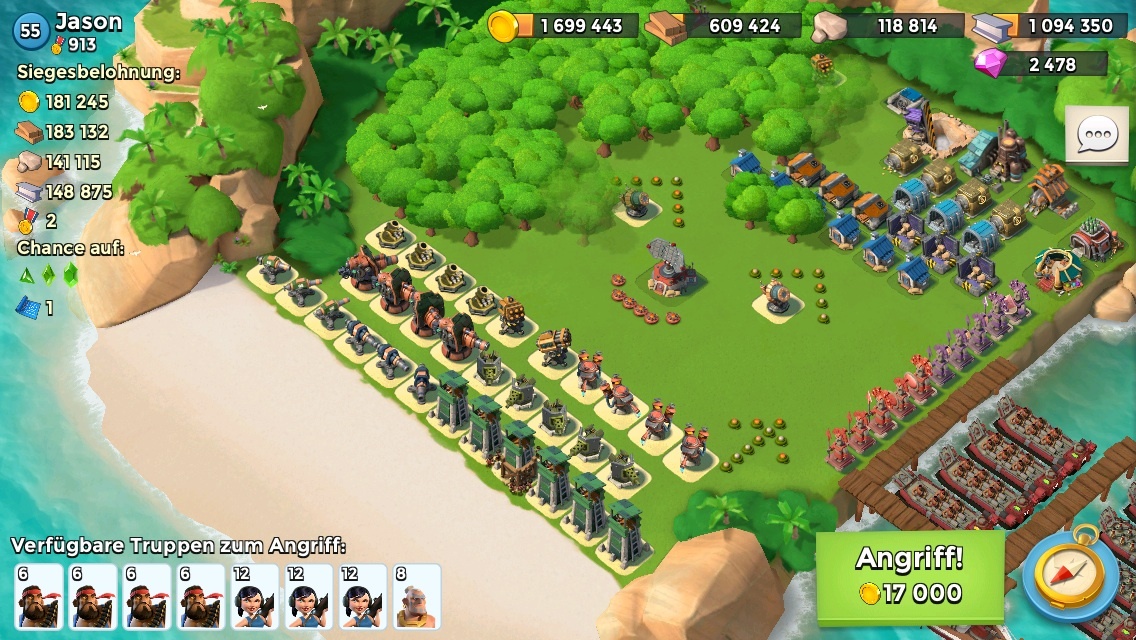Open the purple diamonds counter
The image size is (1136, 640).
point(1041,64)
